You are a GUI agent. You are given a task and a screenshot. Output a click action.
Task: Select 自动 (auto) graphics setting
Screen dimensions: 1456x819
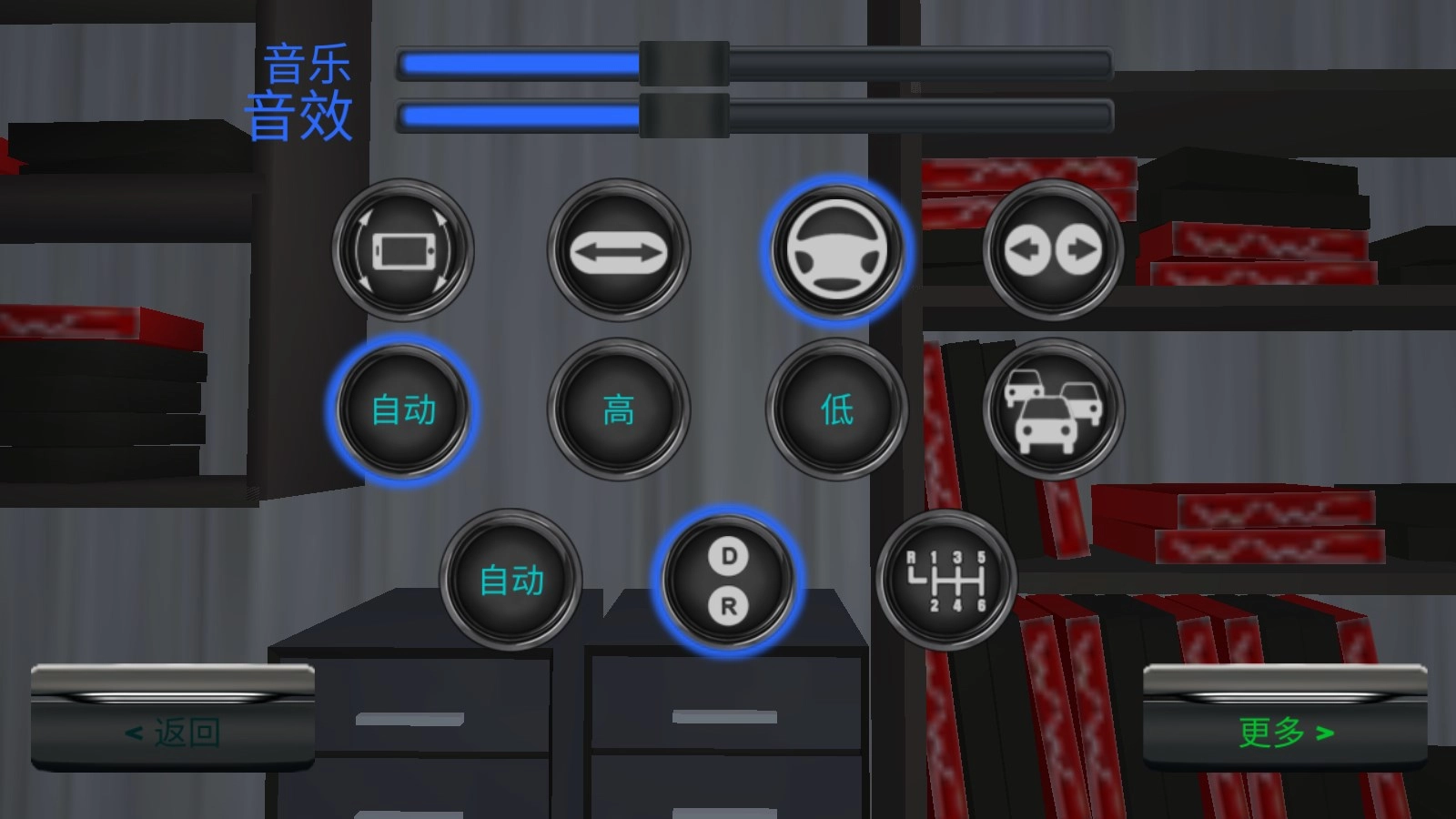pos(403,409)
